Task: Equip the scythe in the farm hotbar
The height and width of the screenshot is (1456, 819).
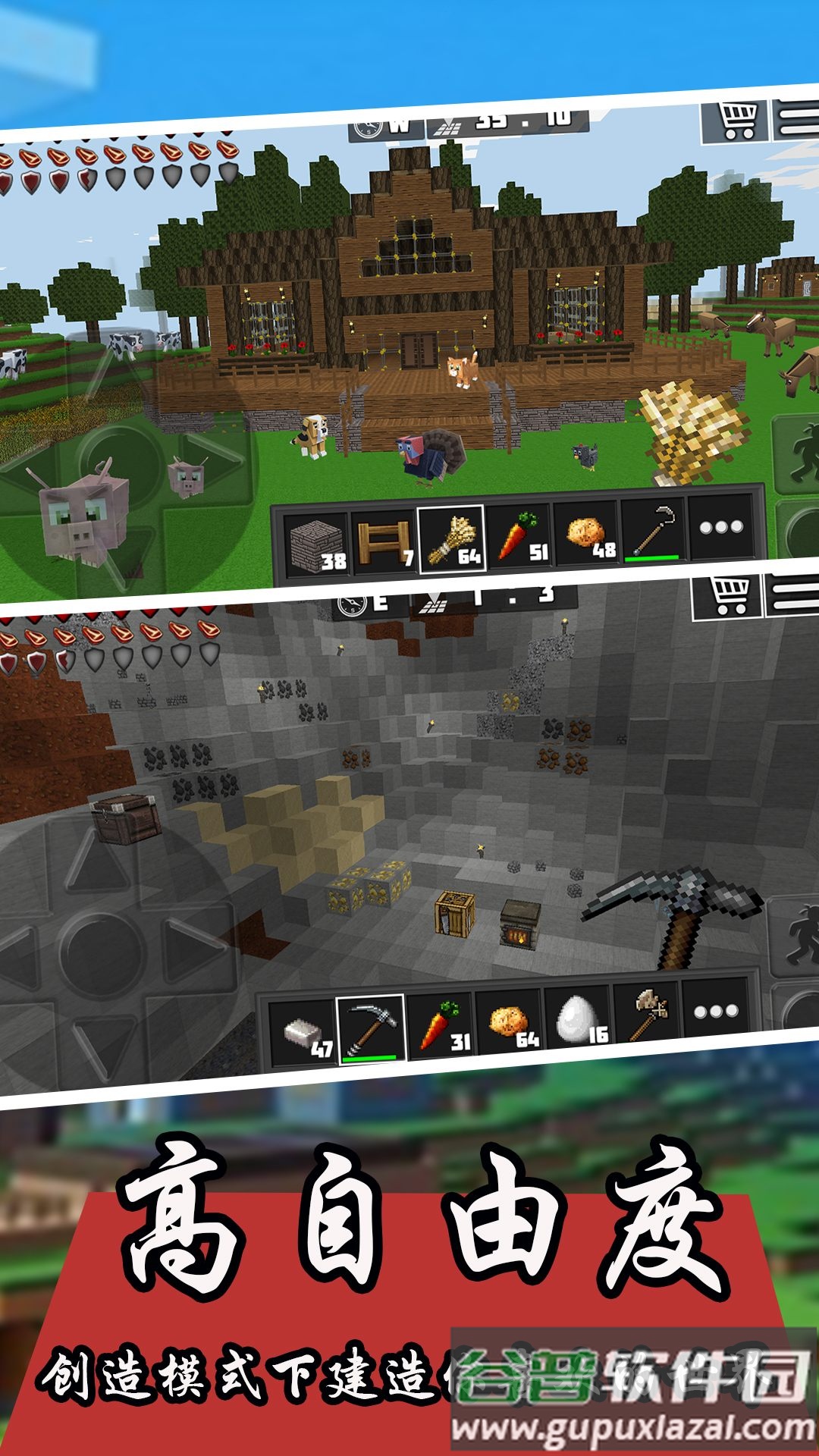Action: pyautogui.click(x=654, y=530)
